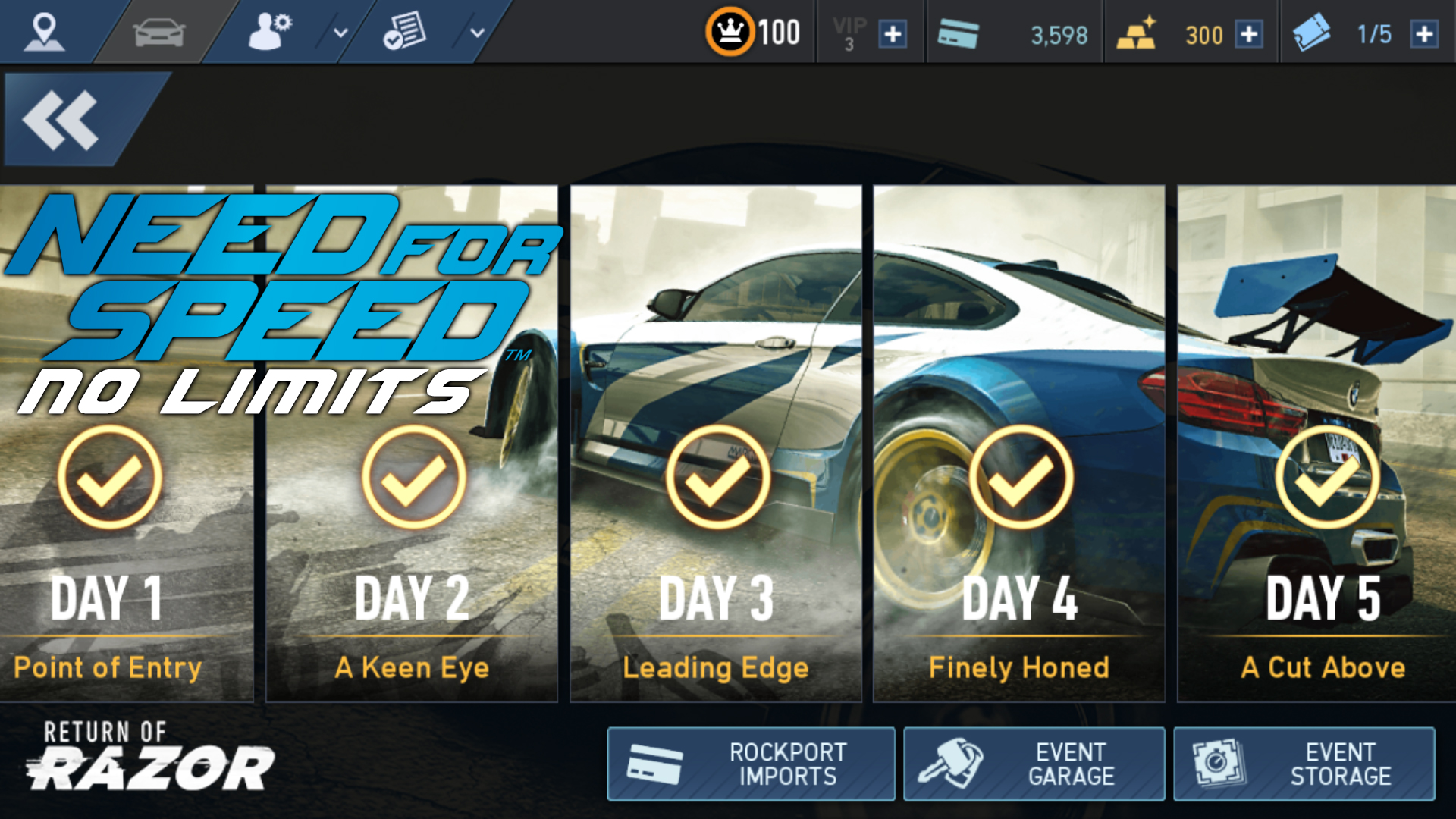Open the map location pin tab
This screenshot has height=819, width=1456.
pos(44,32)
